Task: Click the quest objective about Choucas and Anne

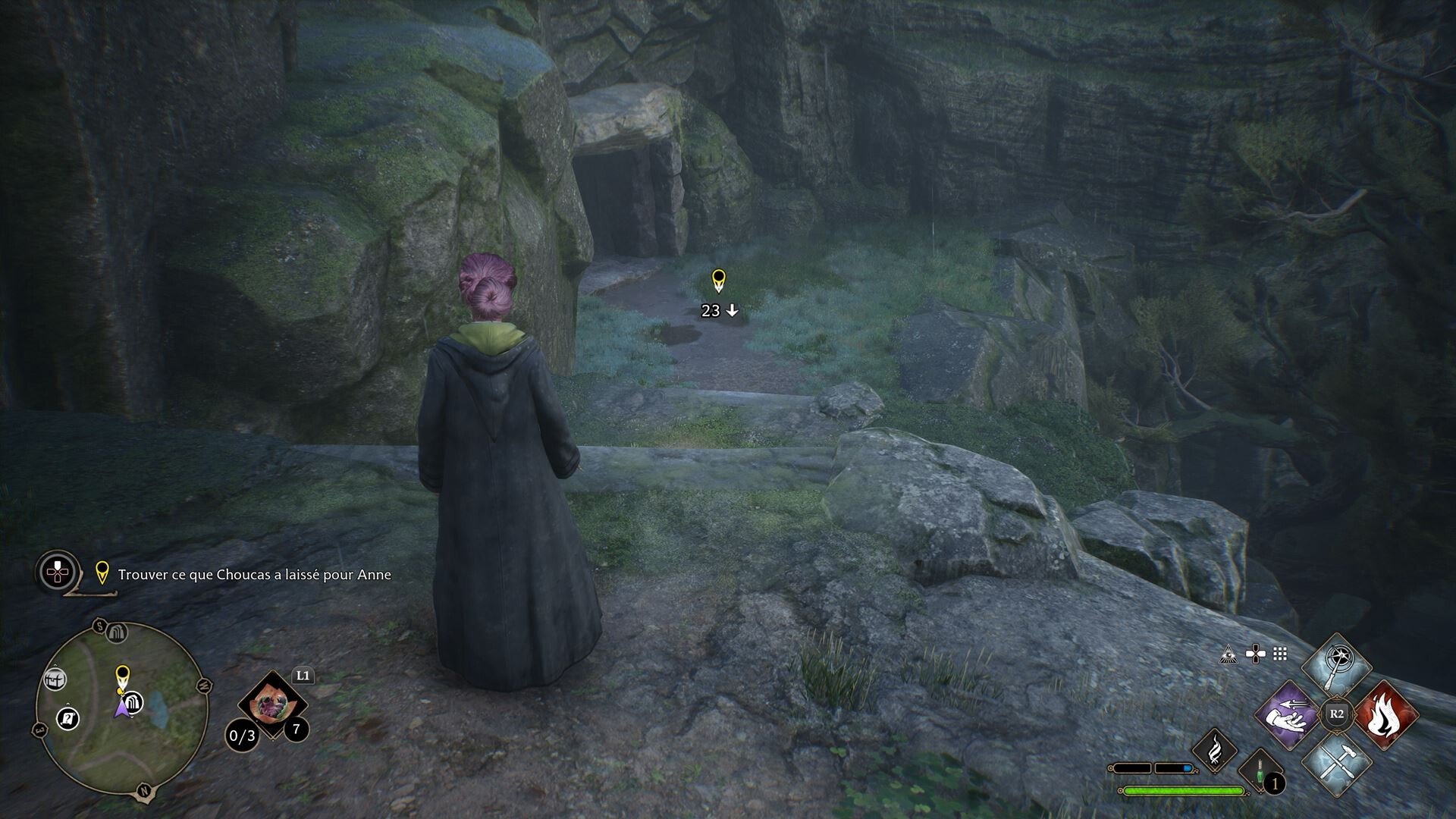Action: tap(254, 575)
